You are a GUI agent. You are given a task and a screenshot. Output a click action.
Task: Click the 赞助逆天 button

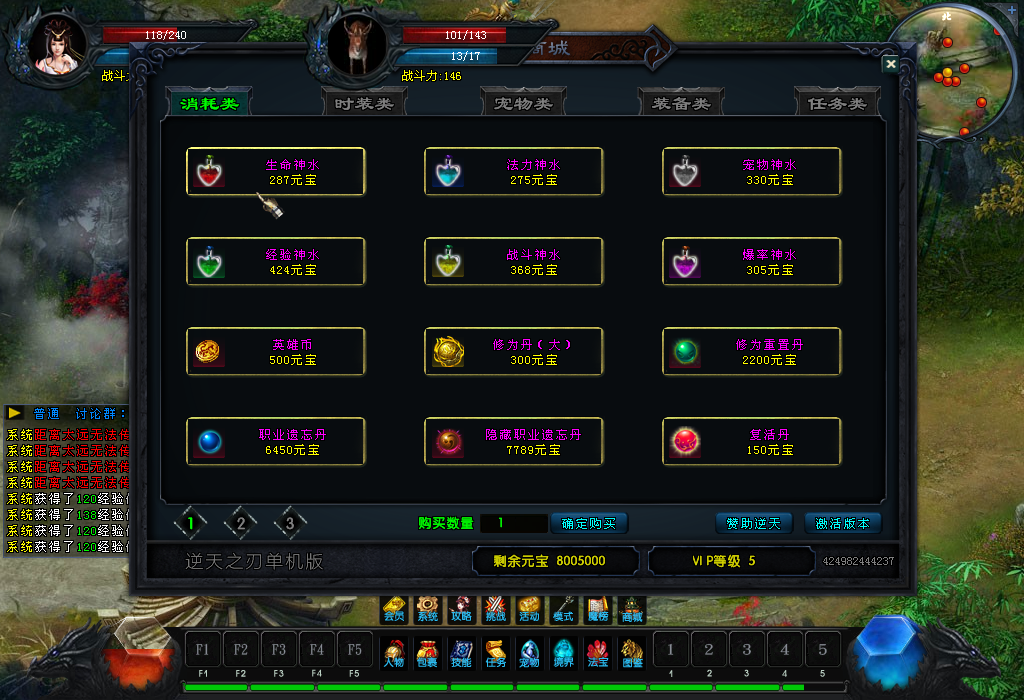(754, 523)
